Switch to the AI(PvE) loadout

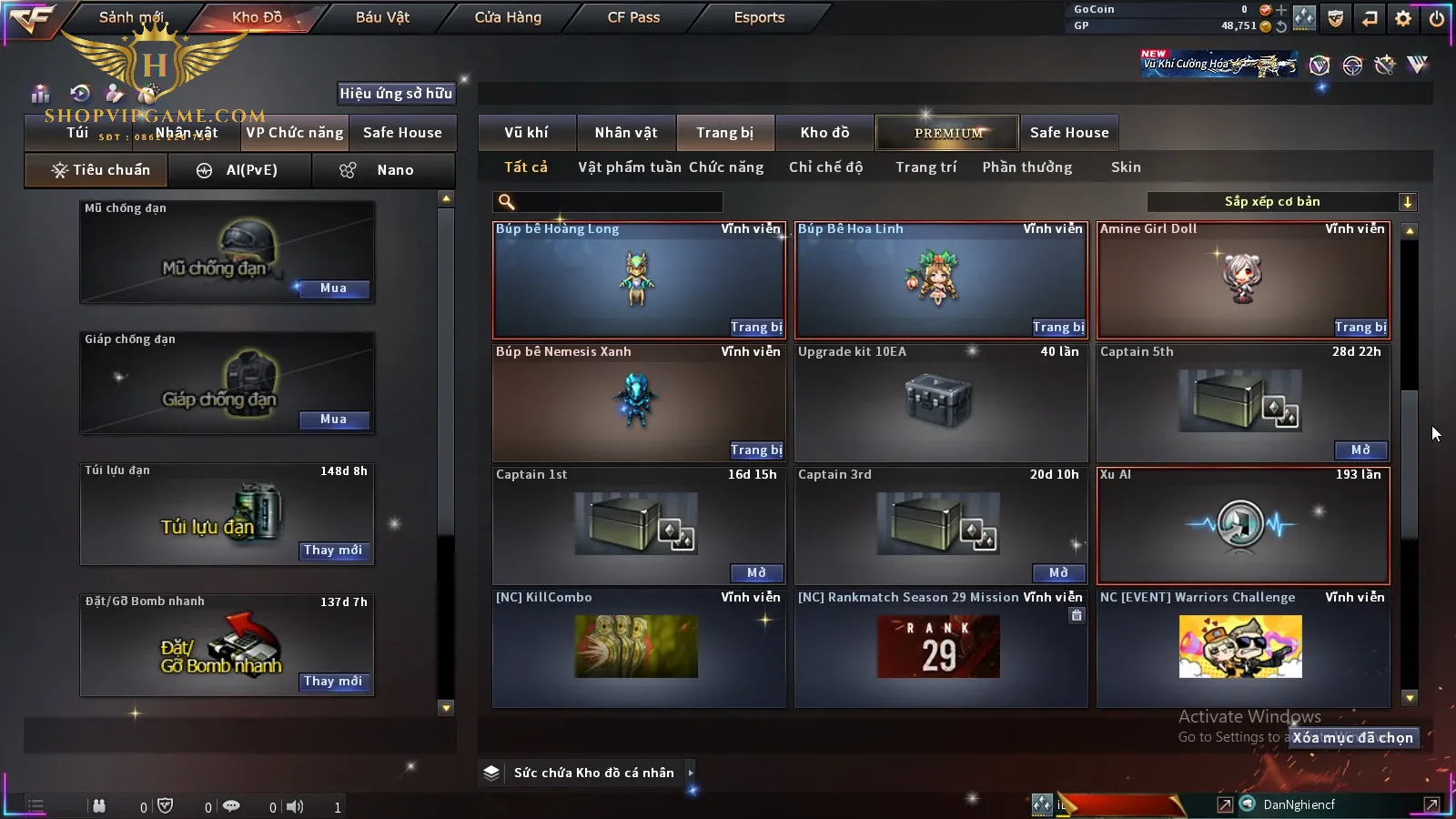click(x=239, y=170)
